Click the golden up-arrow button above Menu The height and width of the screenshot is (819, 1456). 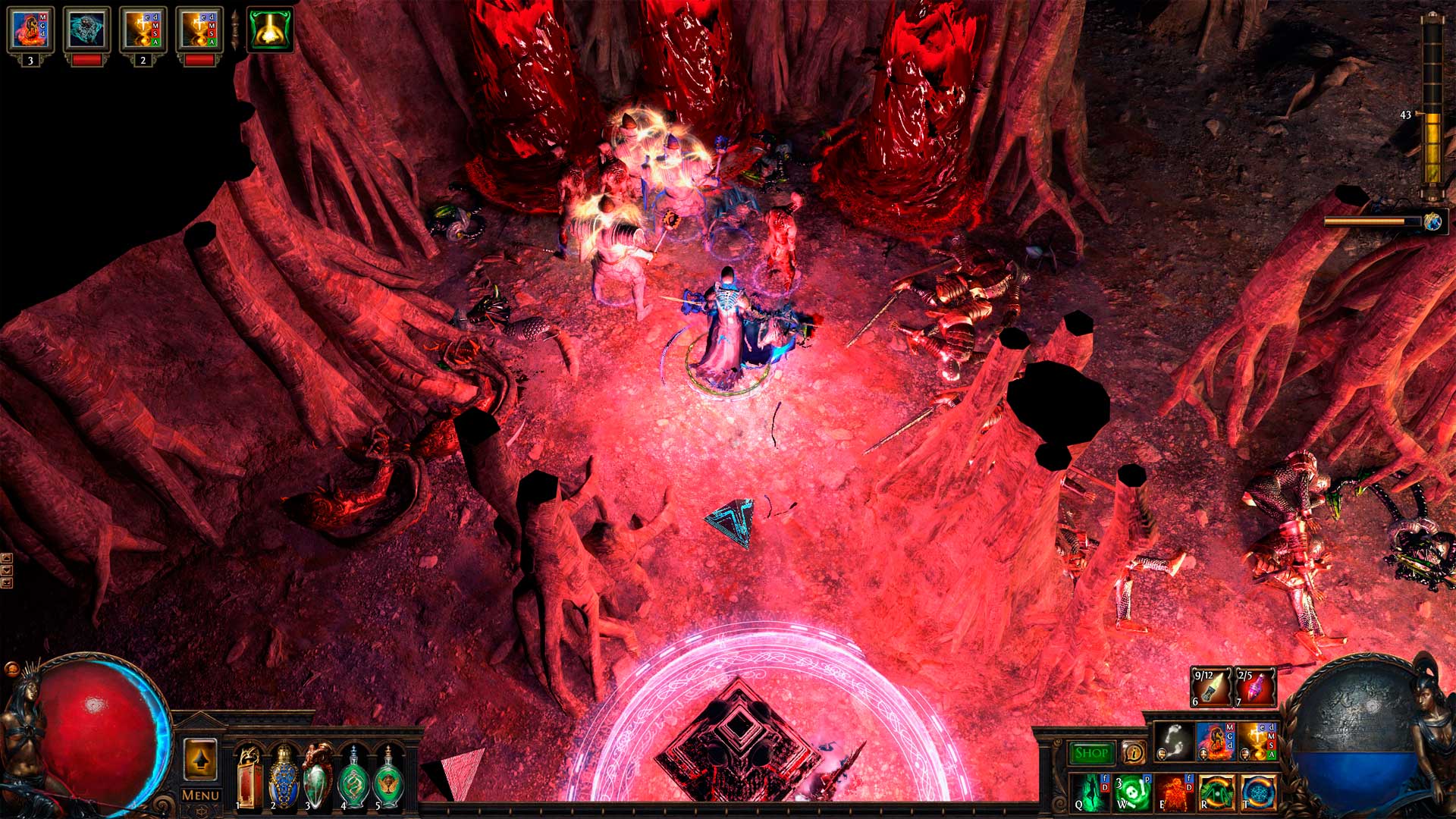tap(200, 759)
